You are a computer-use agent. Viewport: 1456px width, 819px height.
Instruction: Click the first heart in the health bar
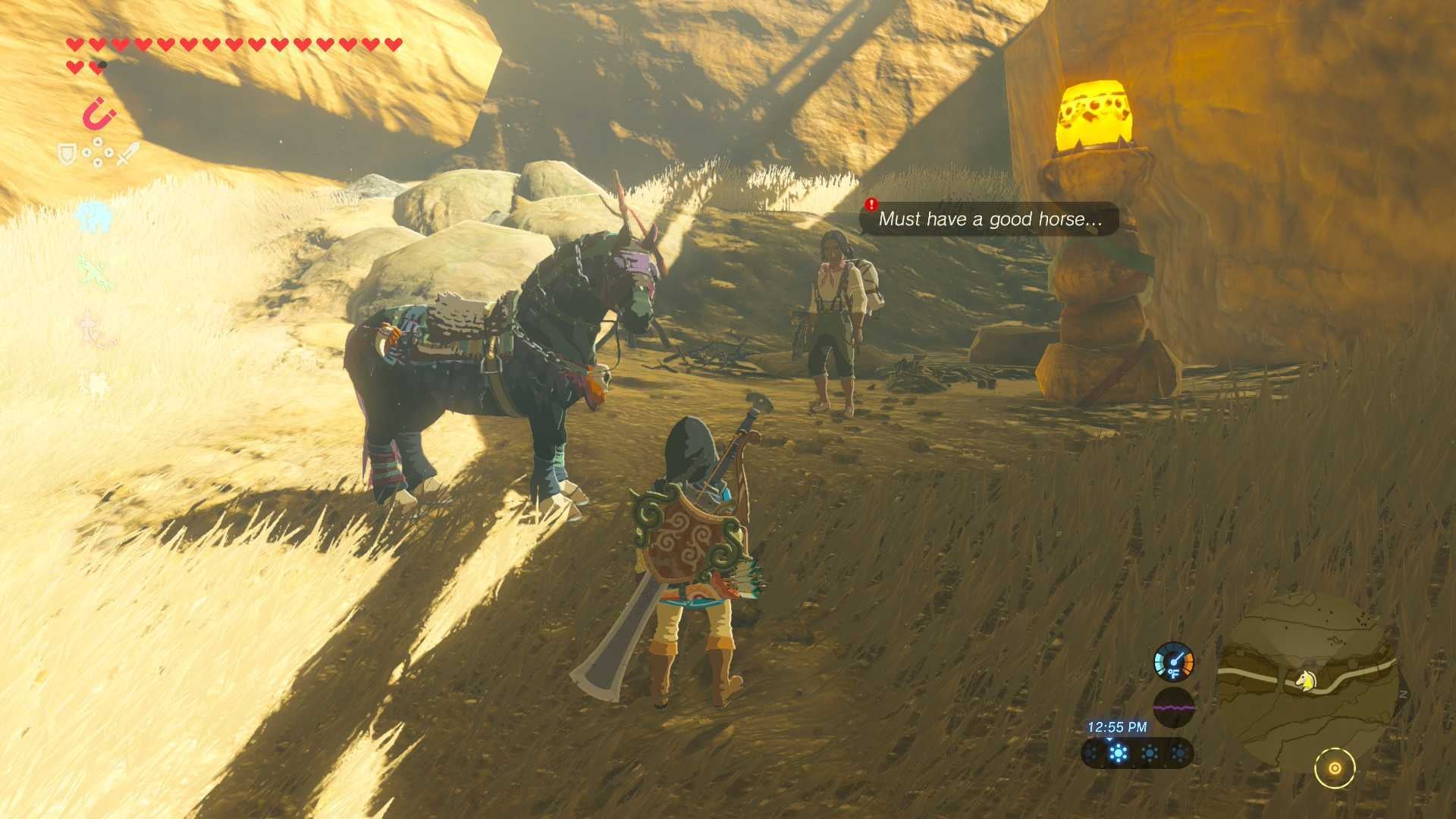[x=74, y=45]
